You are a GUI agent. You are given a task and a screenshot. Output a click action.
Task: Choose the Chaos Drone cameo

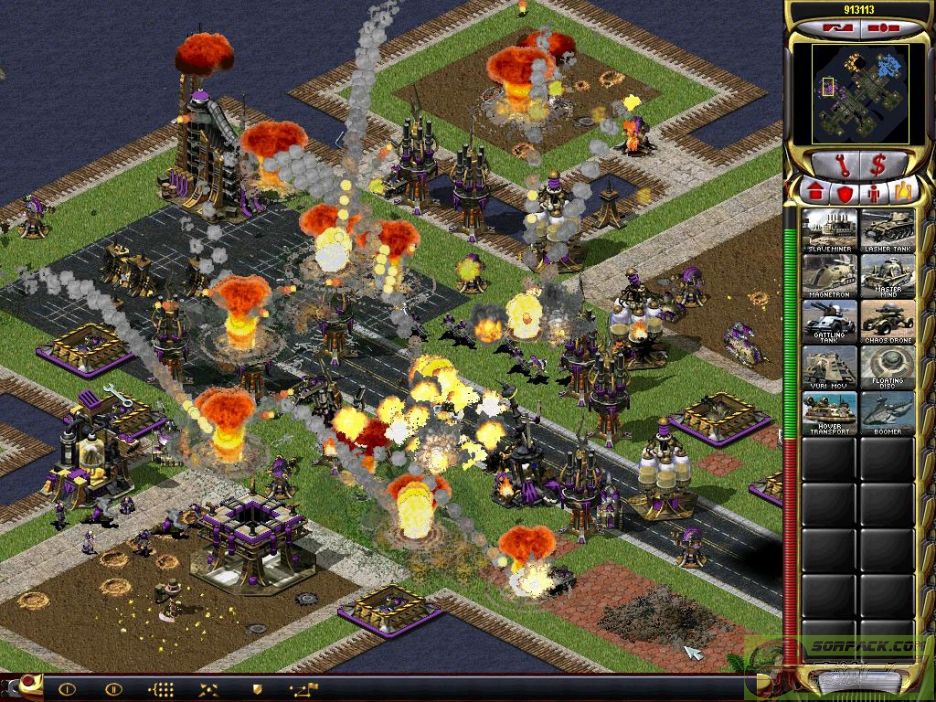(x=887, y=321)
